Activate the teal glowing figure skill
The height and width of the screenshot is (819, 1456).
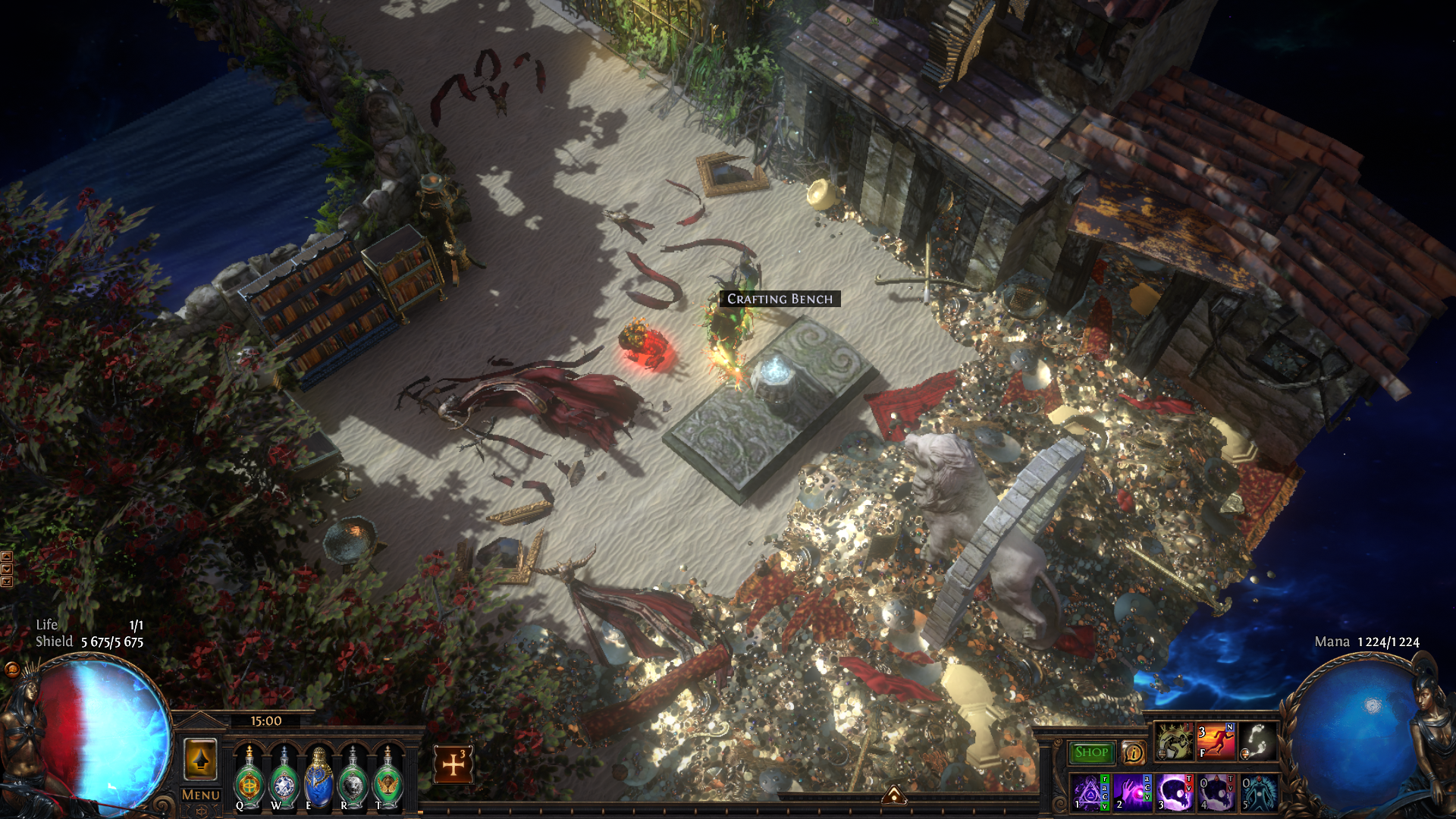point(1258,793)
